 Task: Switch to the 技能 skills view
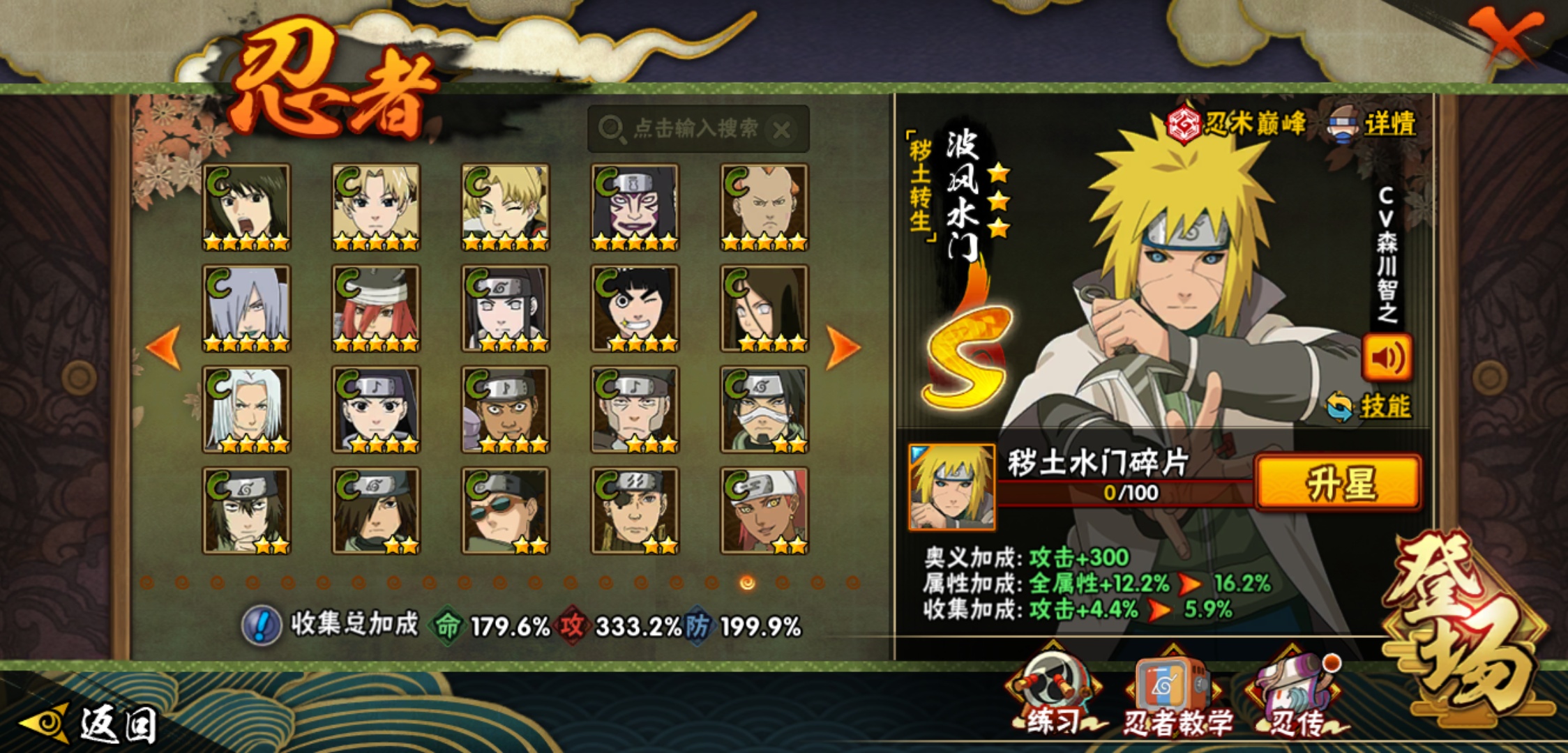click(1370, 406)
